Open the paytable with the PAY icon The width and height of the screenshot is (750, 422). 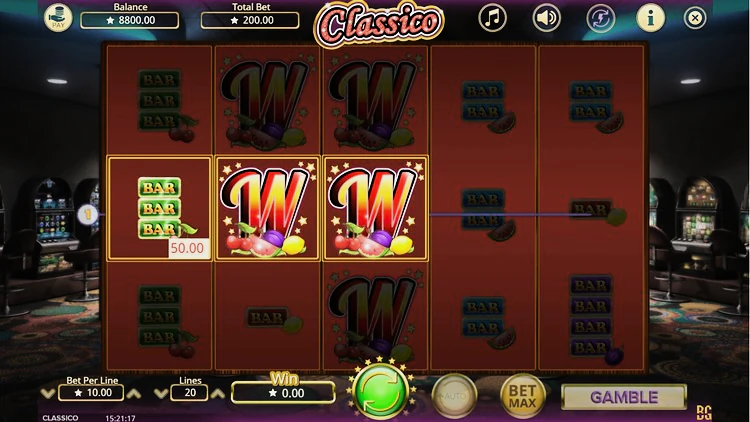pyautogui.click(x=58, y=17)
